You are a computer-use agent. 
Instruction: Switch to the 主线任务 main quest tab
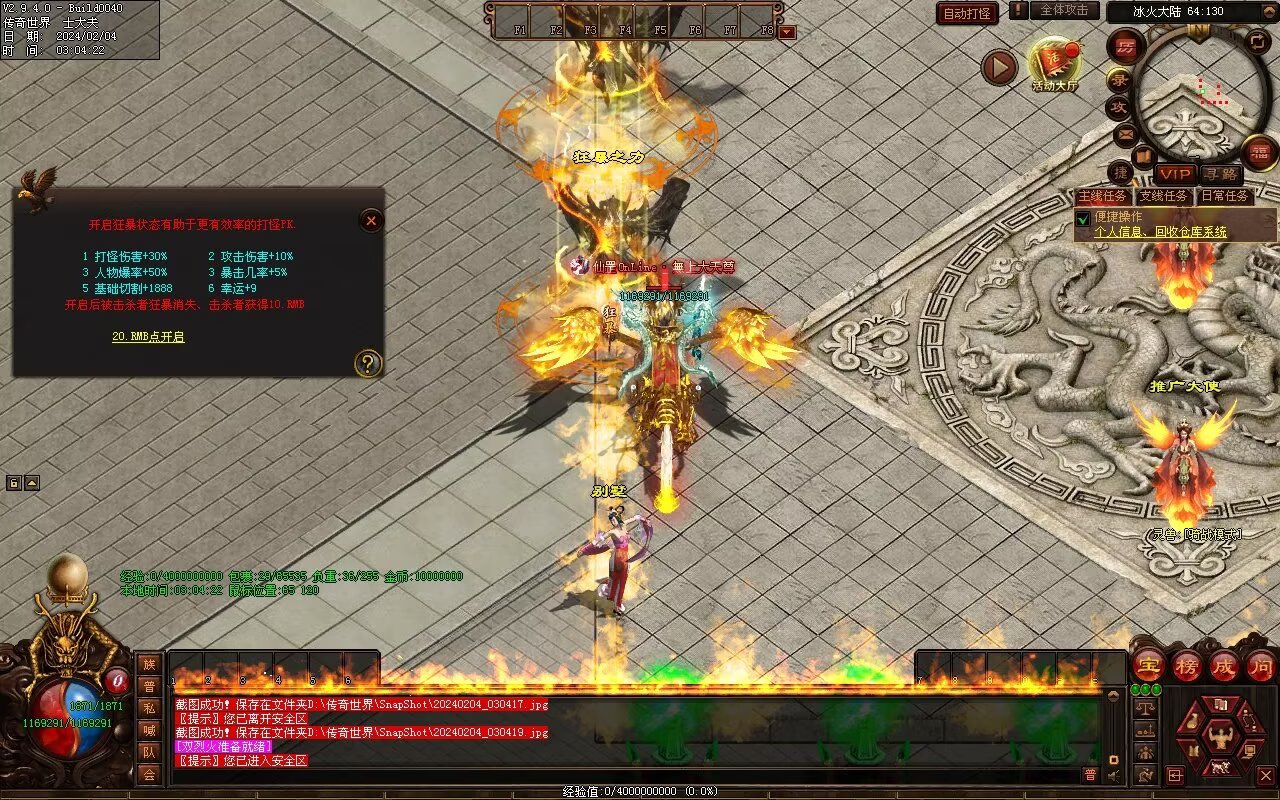[x=1103, y=196]
